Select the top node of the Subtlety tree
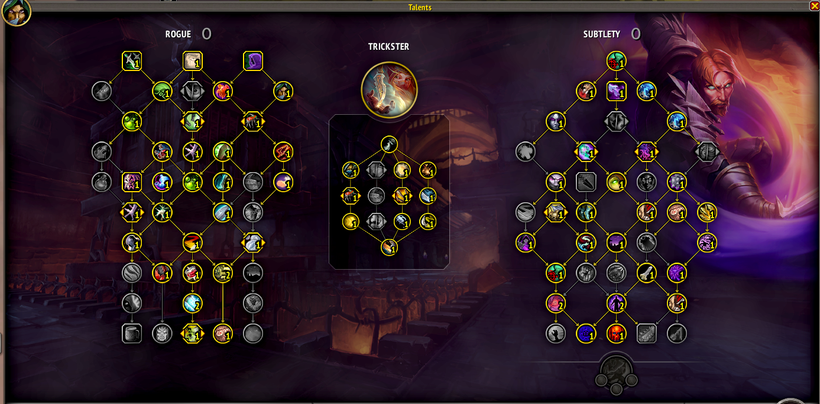Viewport: 820px width, 404px height. coord(616,61)
